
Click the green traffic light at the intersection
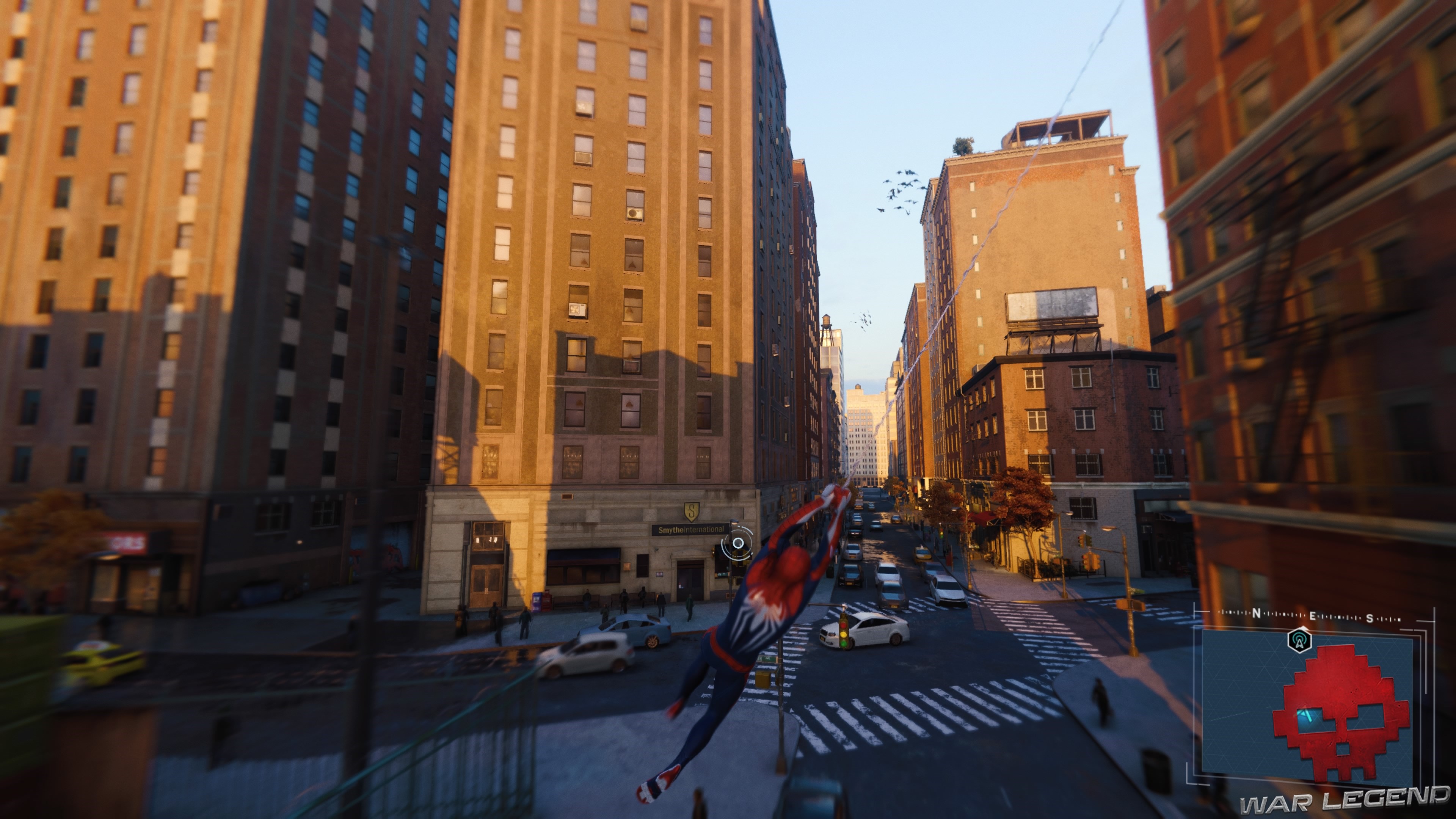(844, 643)
